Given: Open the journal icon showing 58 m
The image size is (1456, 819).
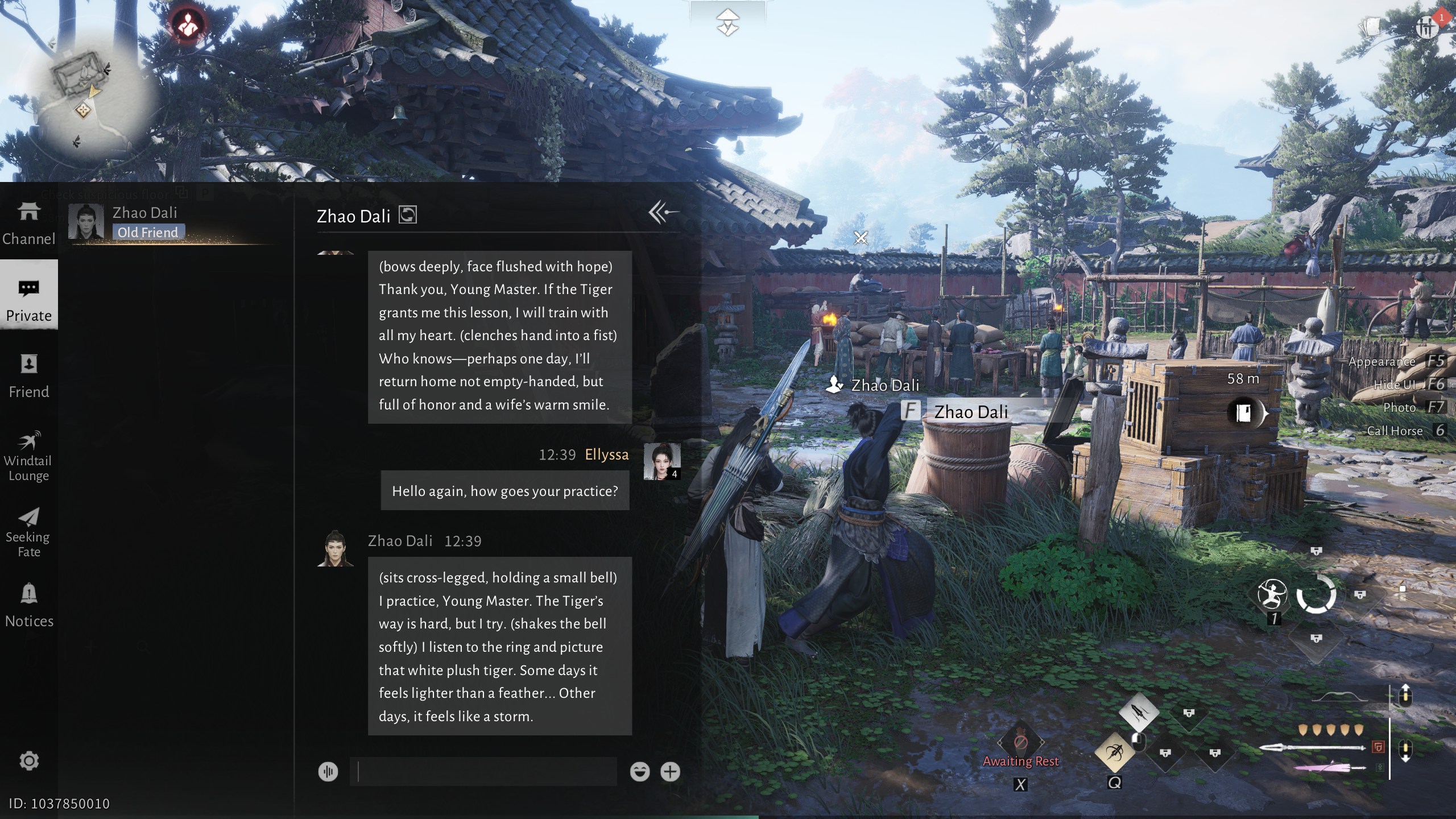Looking at the screenshot, I should pyautogui.click(x=1244, y=412).
